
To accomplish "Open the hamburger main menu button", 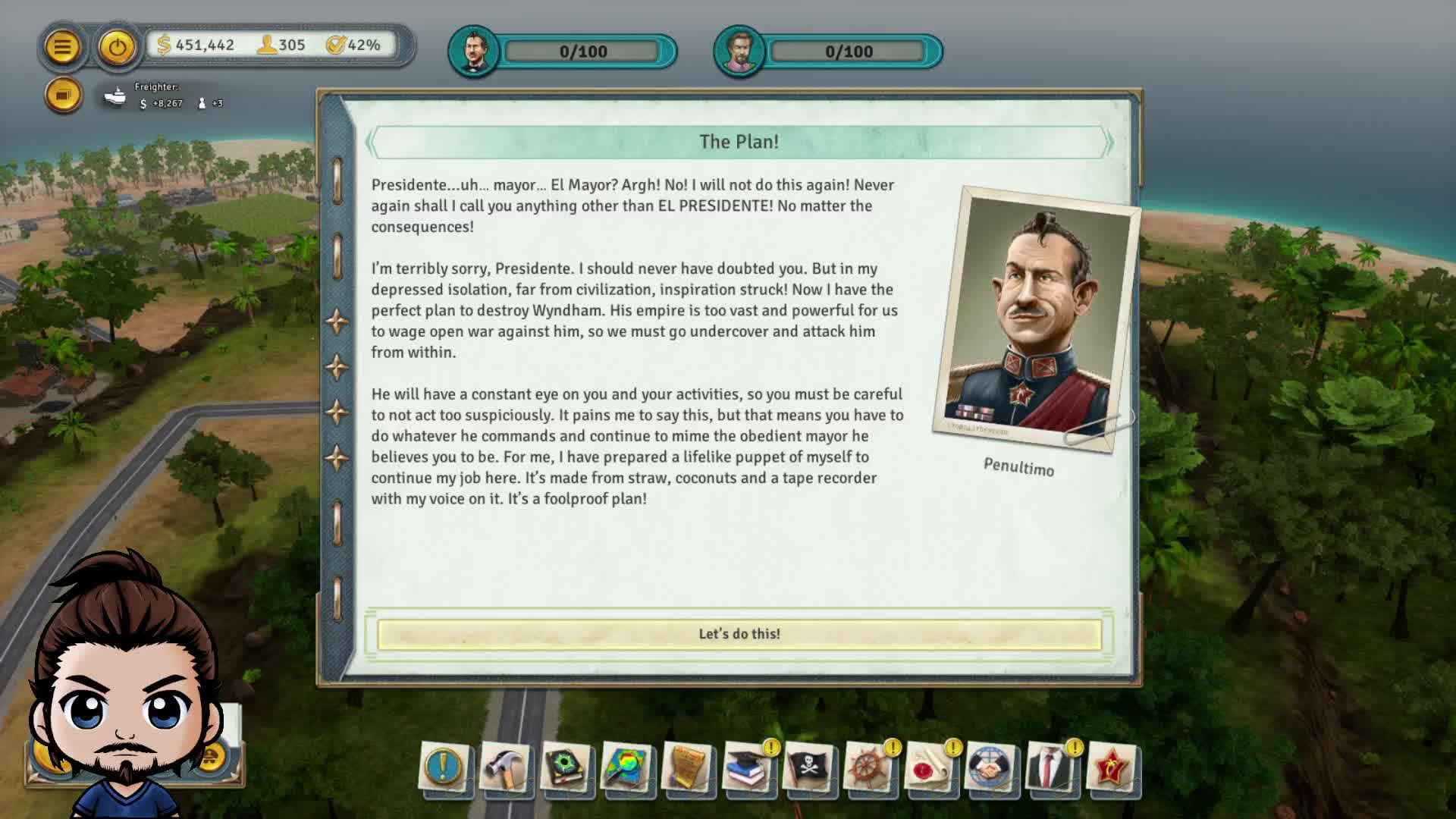I will pyautogui.click(x=62, y=47).
